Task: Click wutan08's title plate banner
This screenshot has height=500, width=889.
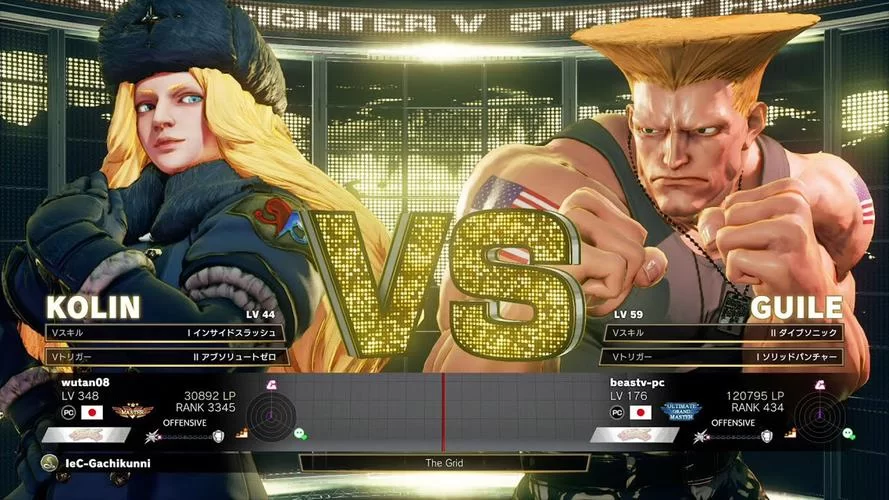Action: (x=86, y=435)
